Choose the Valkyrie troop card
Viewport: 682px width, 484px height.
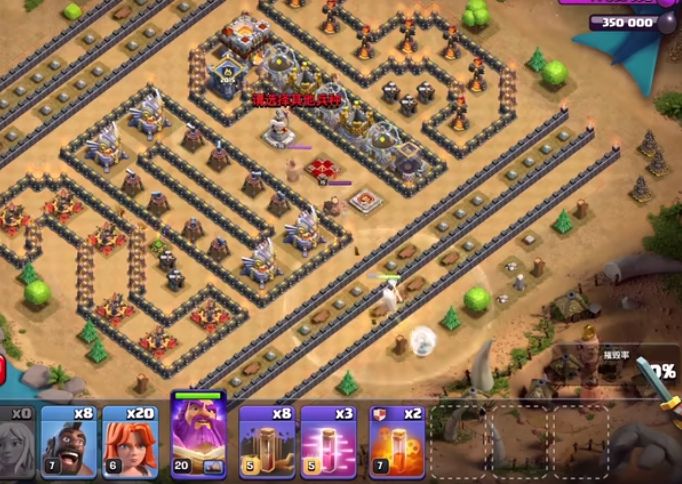click(132, 440)
